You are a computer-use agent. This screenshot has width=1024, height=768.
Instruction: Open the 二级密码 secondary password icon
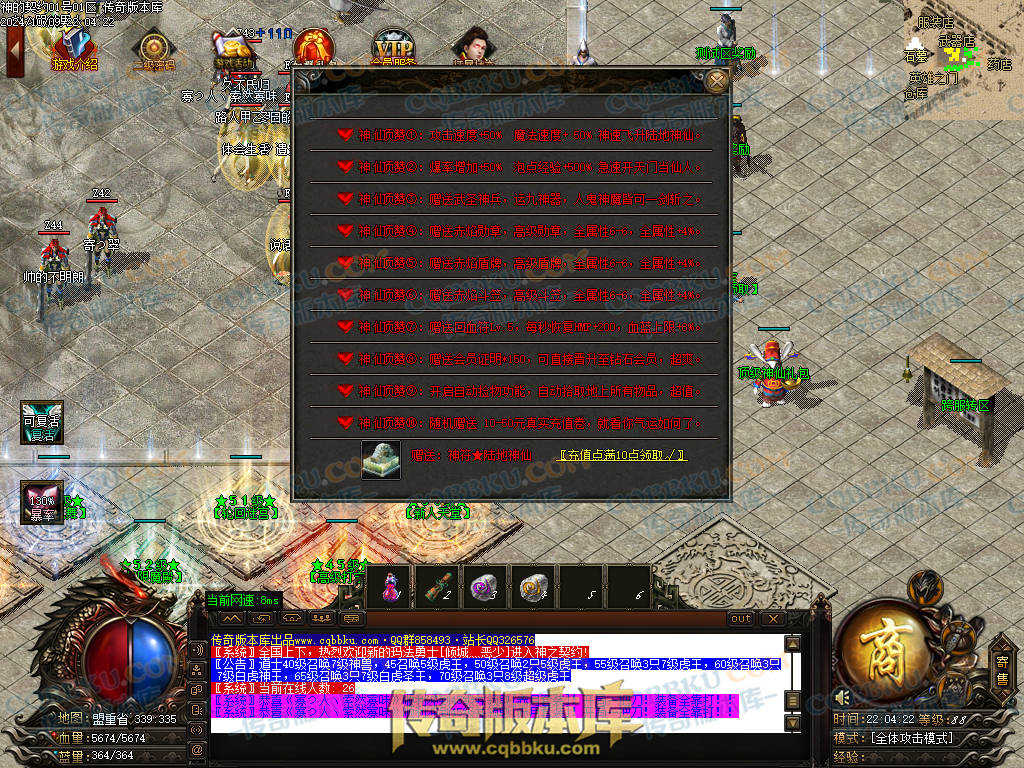(x=153, y=50)
